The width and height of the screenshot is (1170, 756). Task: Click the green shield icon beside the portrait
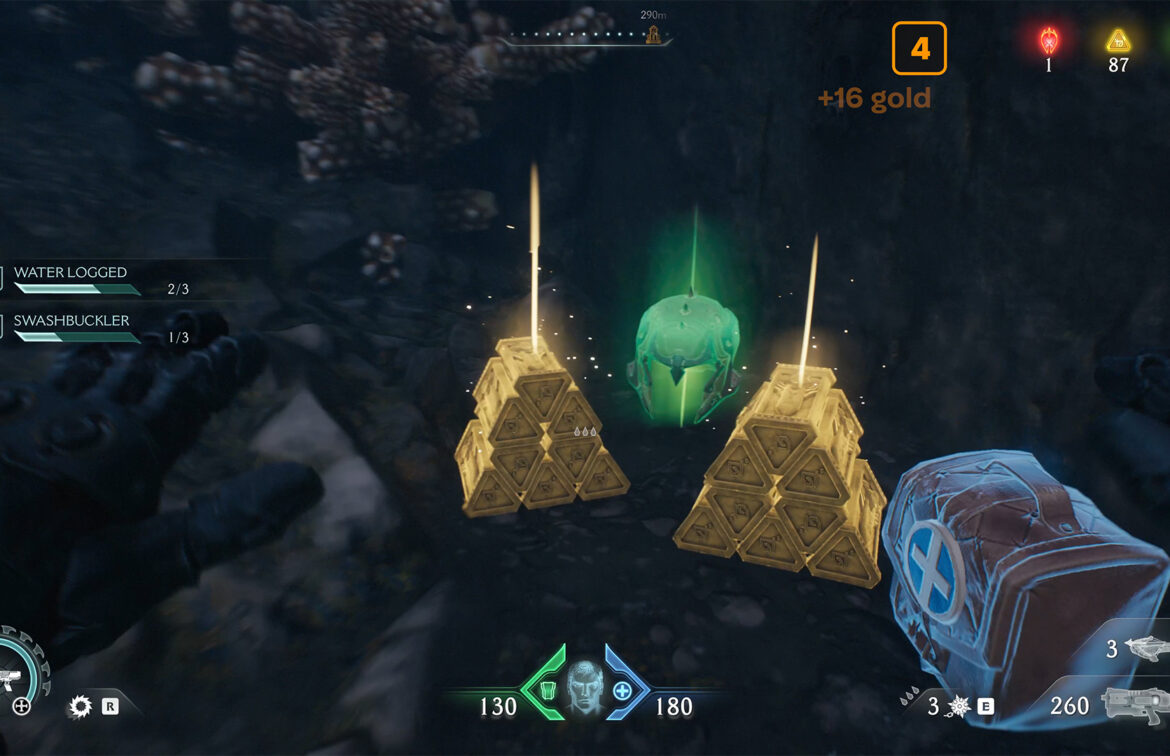coord(547,690)
